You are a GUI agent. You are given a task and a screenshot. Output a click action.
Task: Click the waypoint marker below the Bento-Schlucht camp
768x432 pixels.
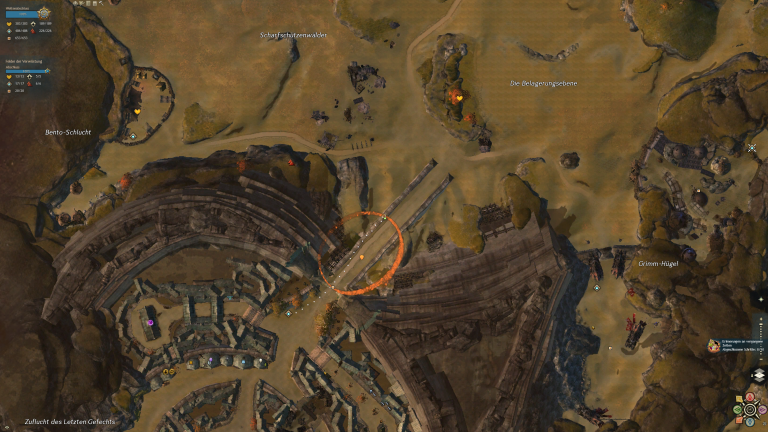(133, 136)
